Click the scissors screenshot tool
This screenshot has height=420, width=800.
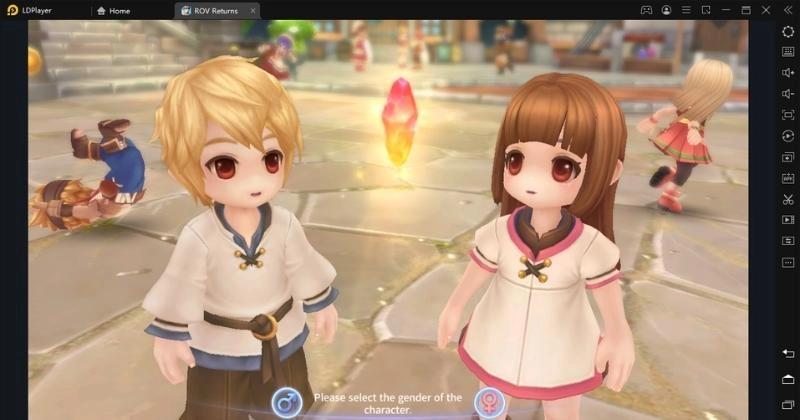(788, 199)
